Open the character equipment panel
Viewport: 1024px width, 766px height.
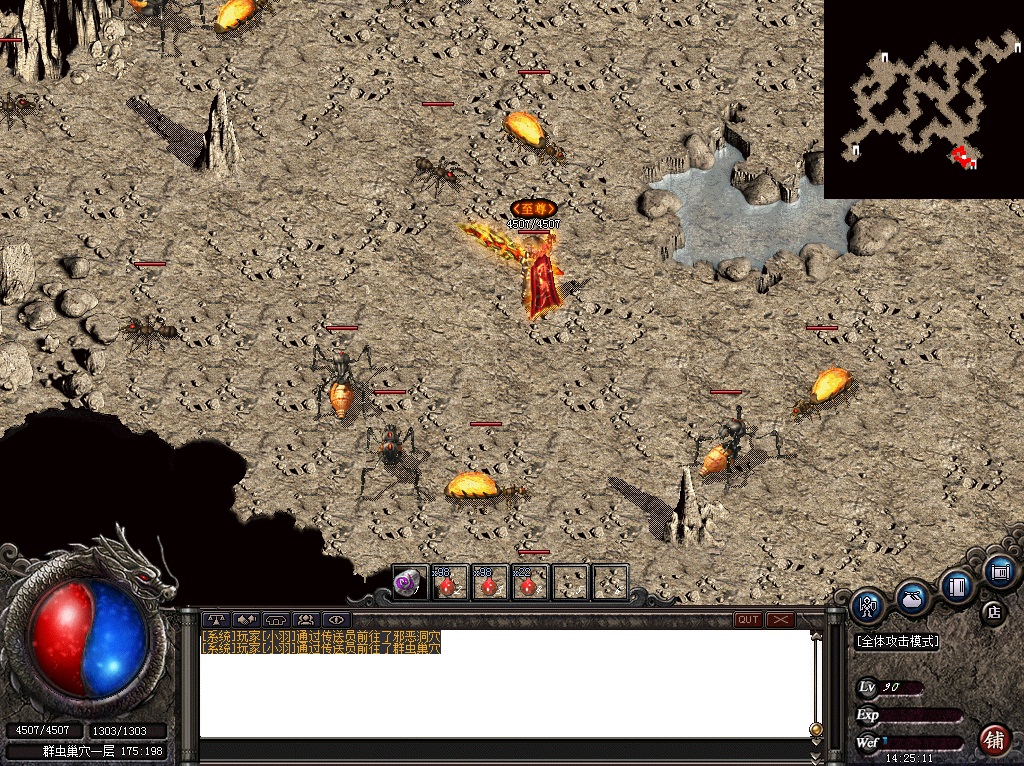point(867,606)
